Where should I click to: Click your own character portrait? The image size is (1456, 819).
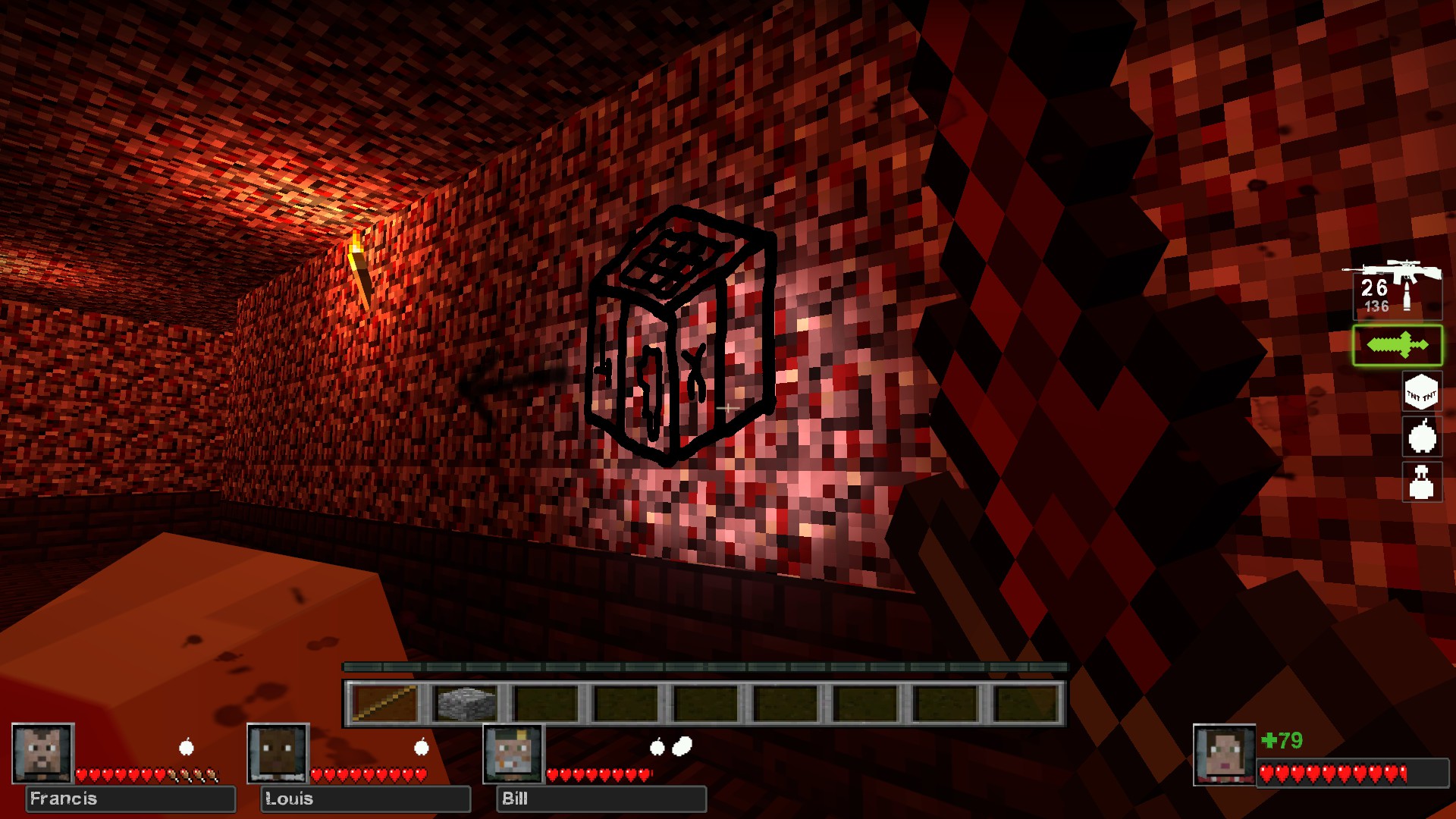tap(1224, 755)
